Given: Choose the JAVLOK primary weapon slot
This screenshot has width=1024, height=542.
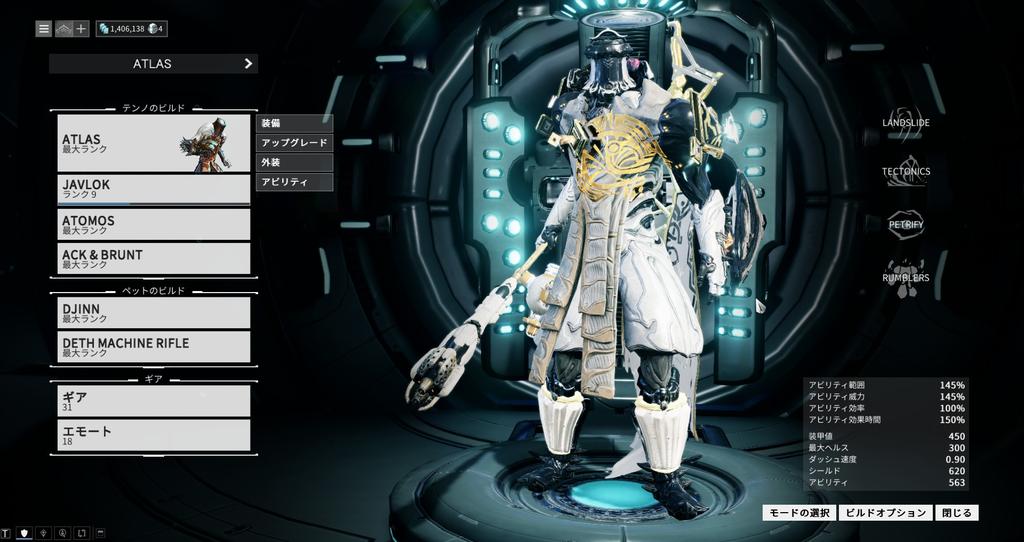Looking at the screenshot, I should click(153, 189).
